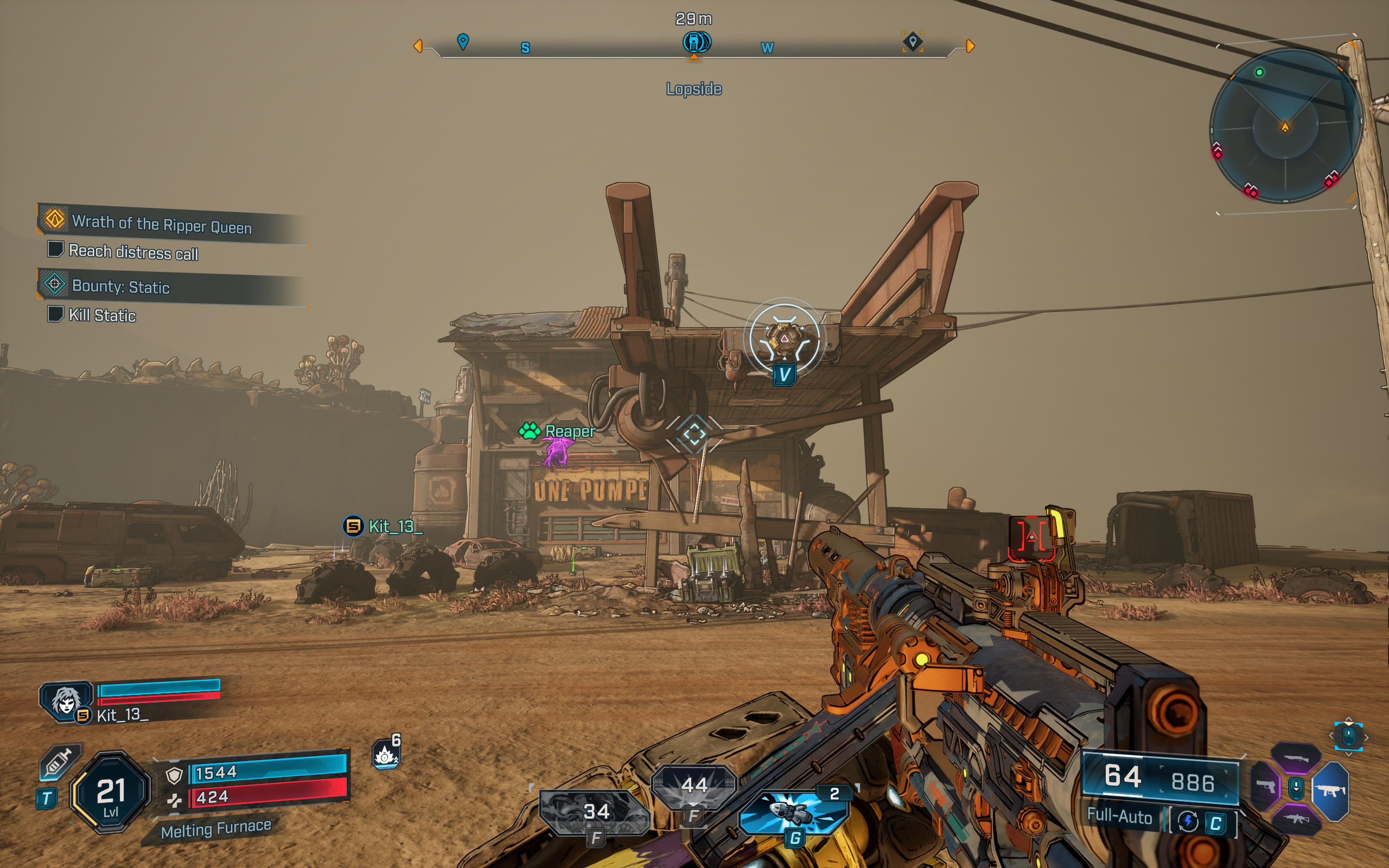1389x868 pixels.
Task: Toggle the Full-Auto fire mode indicator
Action: pyautogui.click(x=1120, y=818)
